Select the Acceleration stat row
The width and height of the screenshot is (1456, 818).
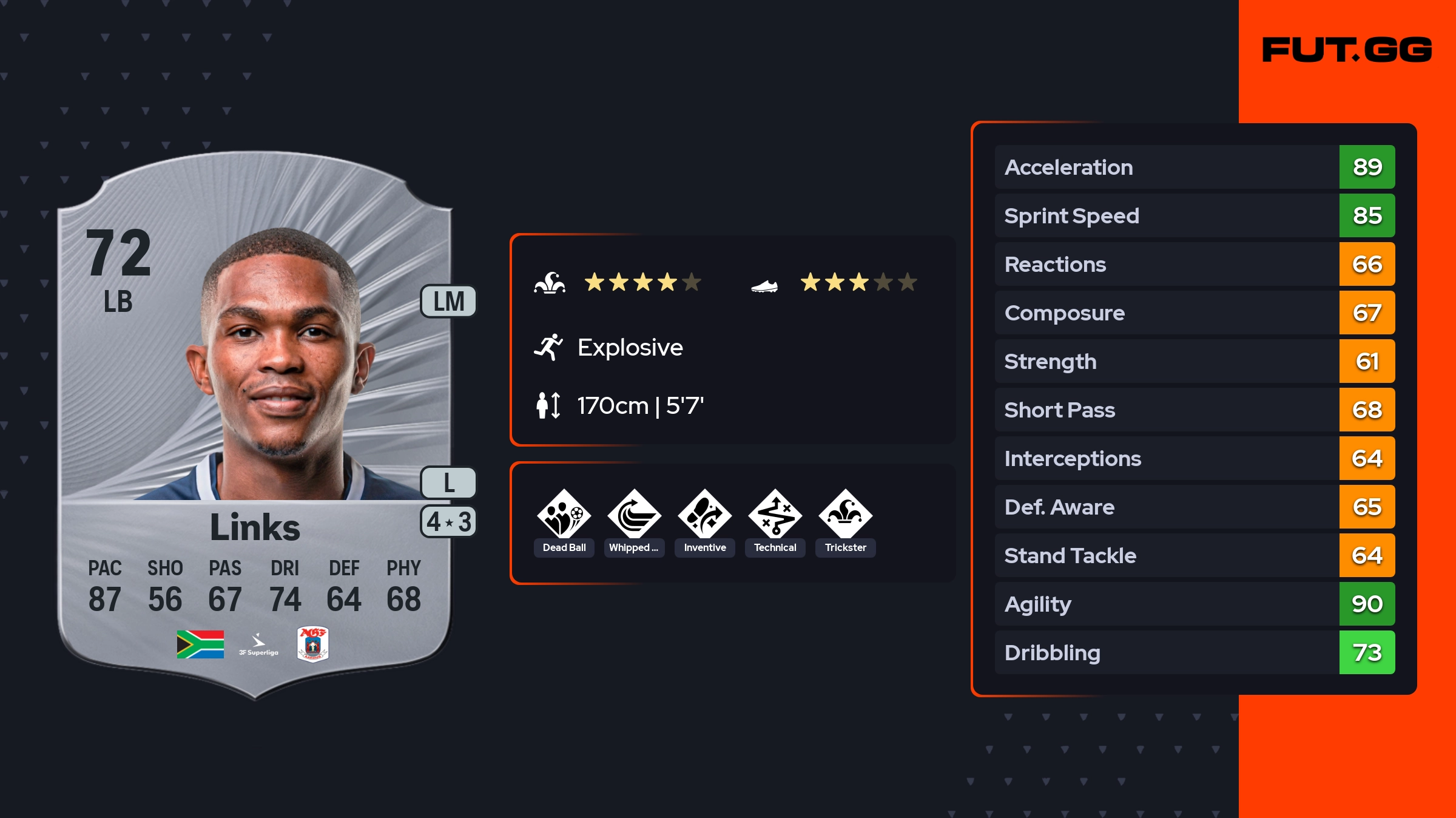(x=1194, y=167)
